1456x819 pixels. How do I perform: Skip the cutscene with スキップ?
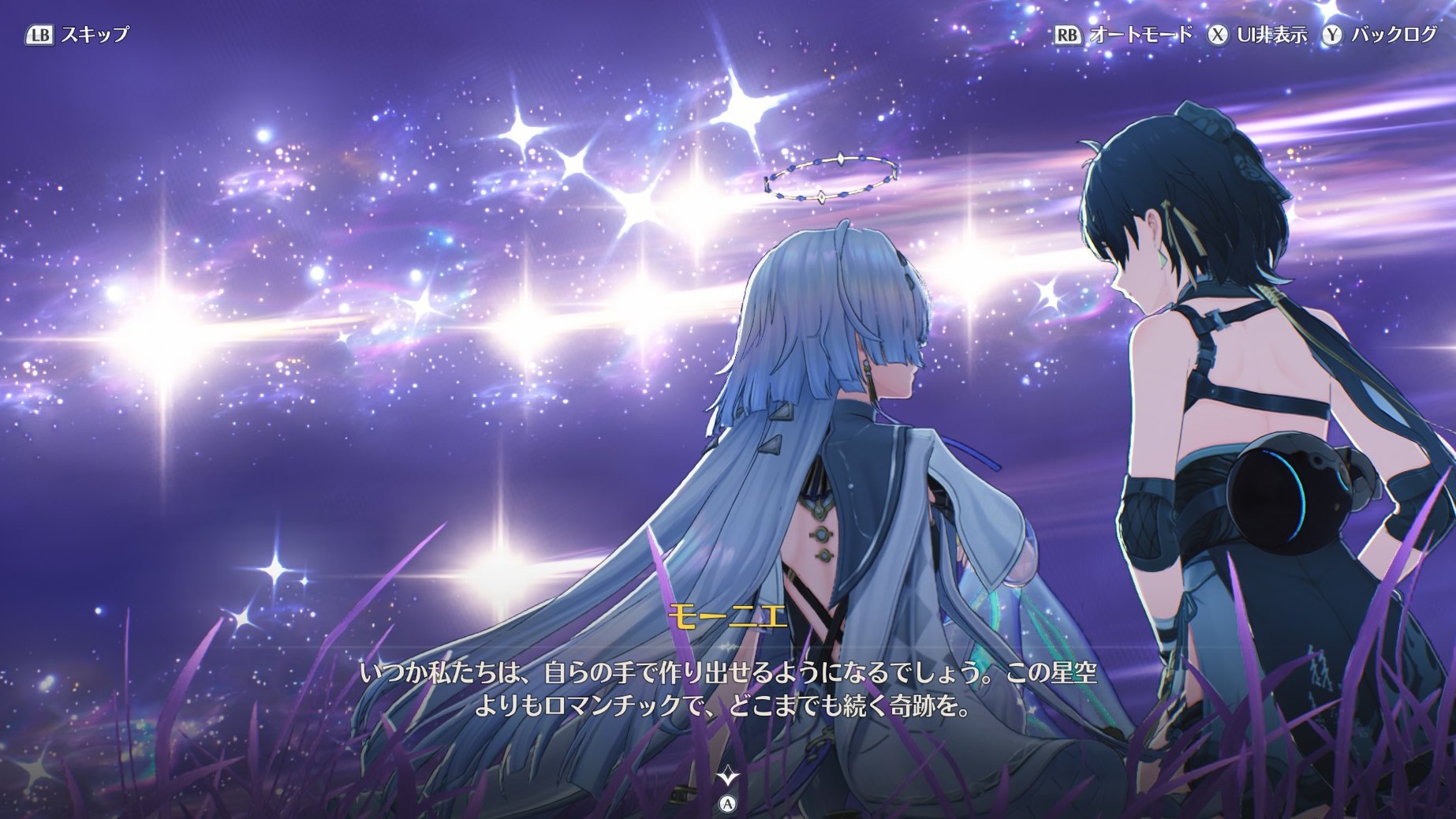pyautogui.click(x=77, y=35)
